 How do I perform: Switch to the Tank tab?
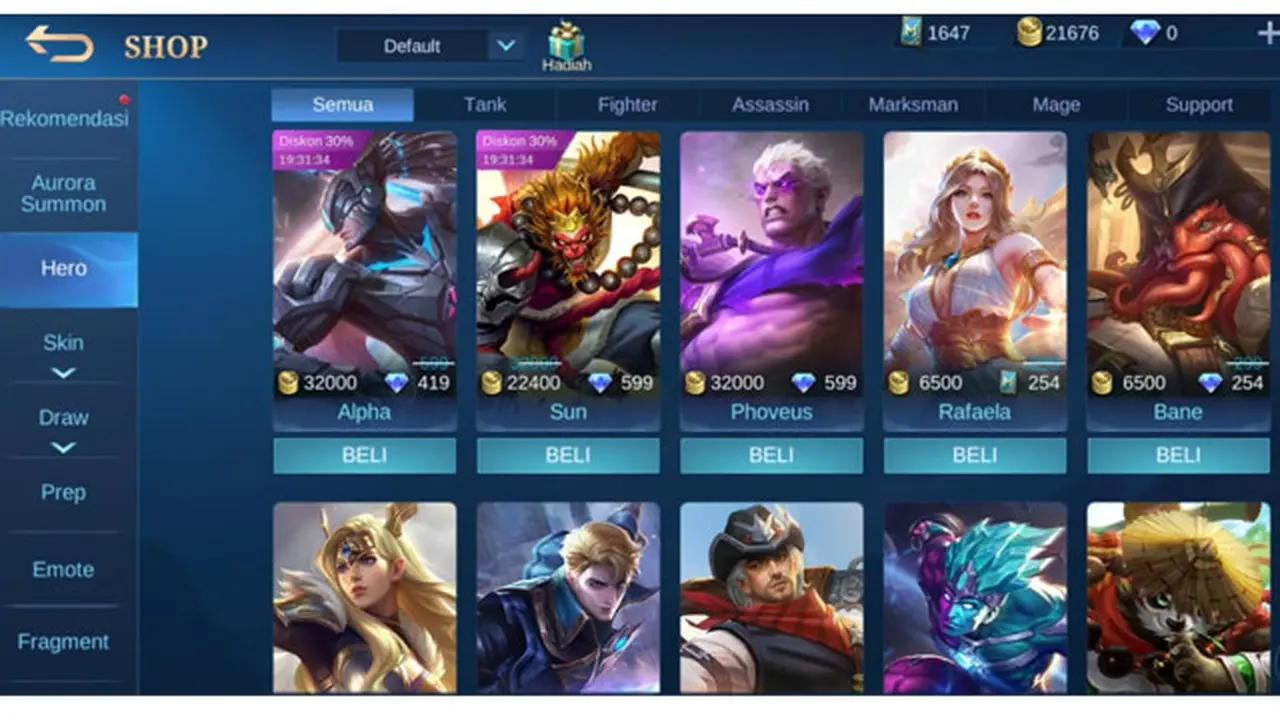coord(485,104)
